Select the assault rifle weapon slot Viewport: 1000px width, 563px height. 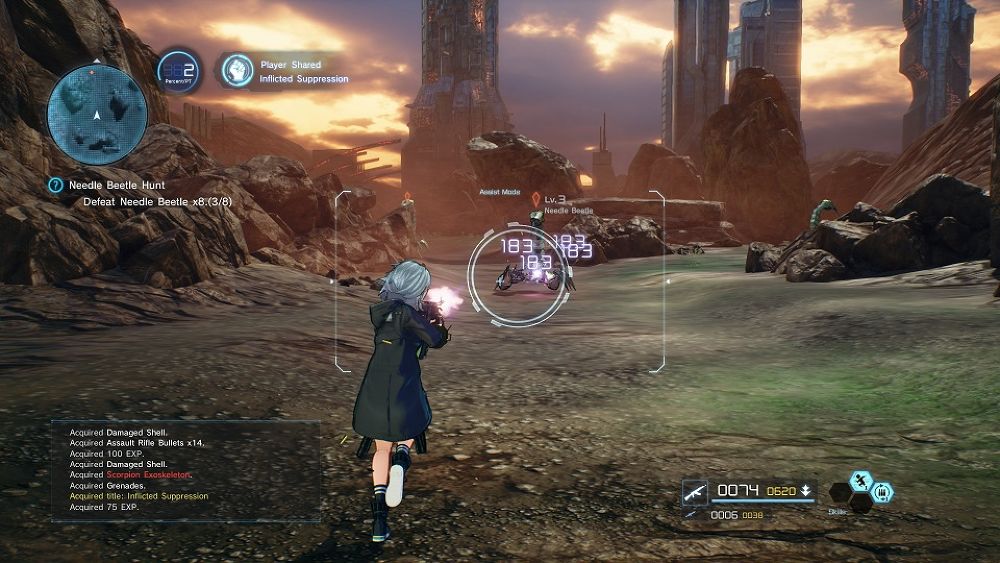695,492
